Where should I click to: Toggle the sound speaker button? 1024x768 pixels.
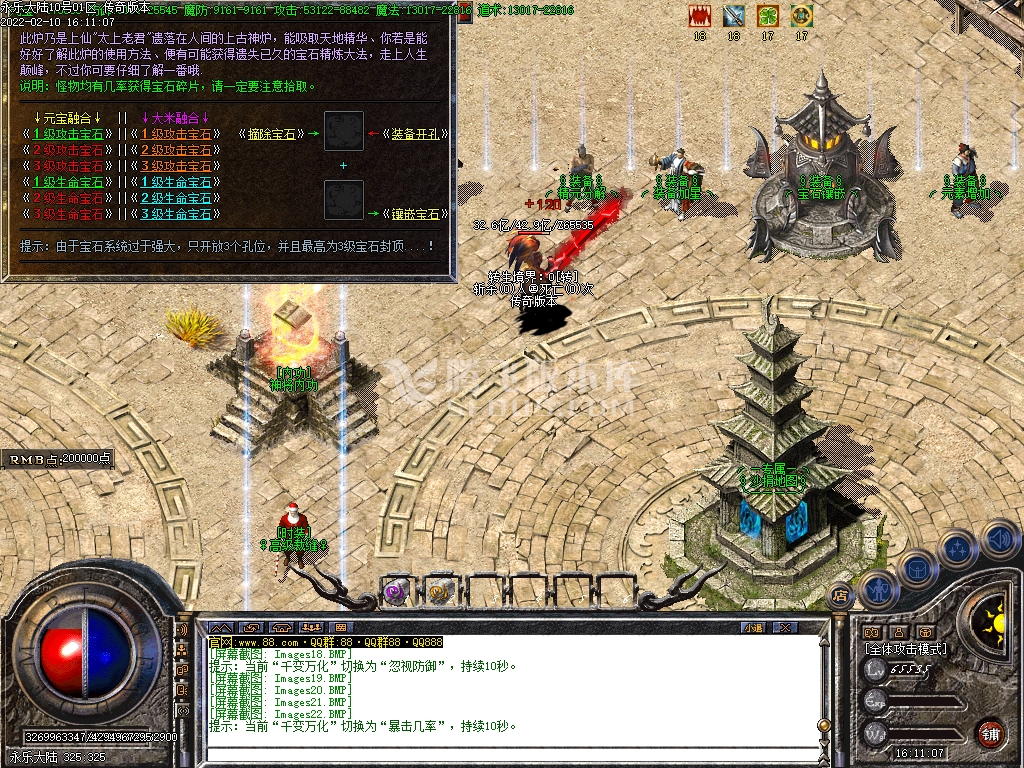click(998, 540)
